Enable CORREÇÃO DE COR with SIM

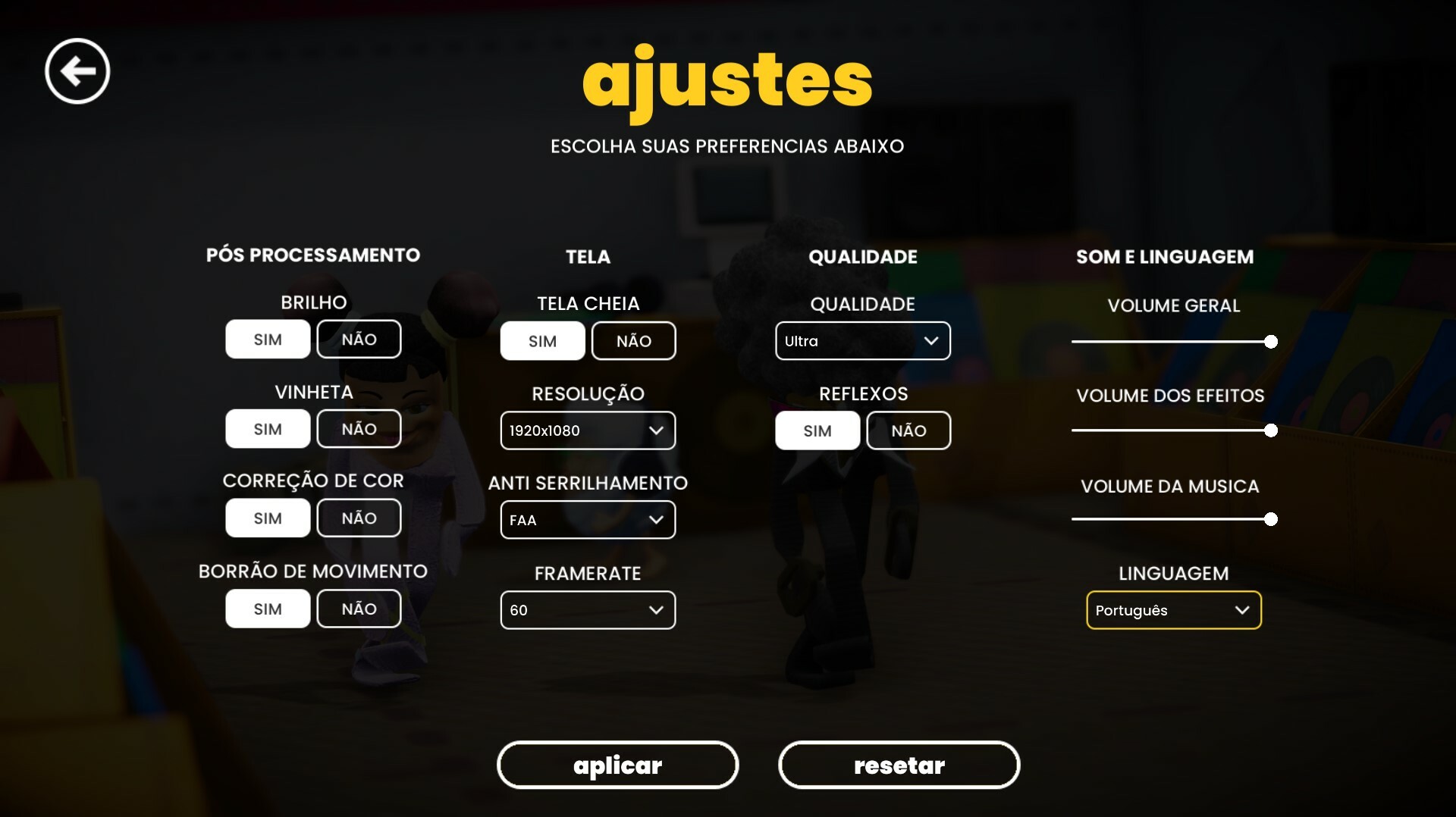point(267,518)
